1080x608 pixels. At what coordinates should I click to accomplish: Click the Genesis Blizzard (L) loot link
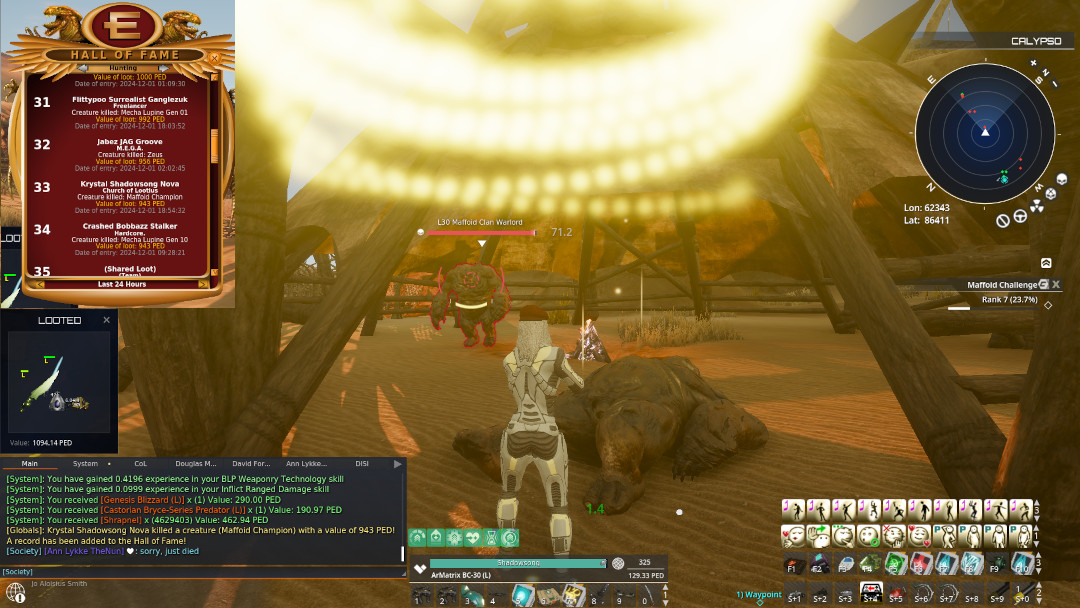coord(142,499)
